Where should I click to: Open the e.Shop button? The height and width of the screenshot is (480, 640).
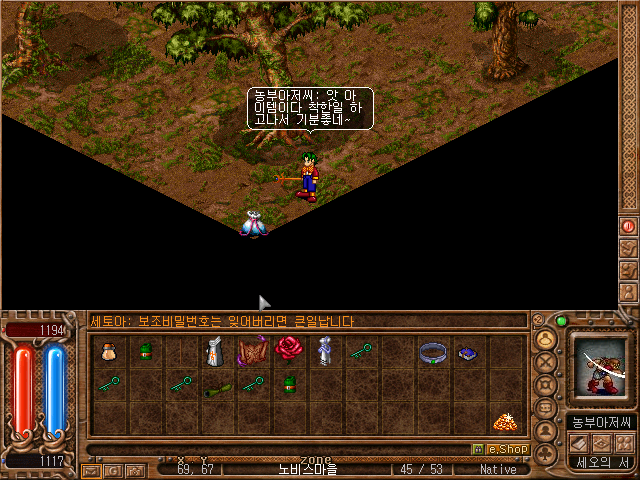501,449
